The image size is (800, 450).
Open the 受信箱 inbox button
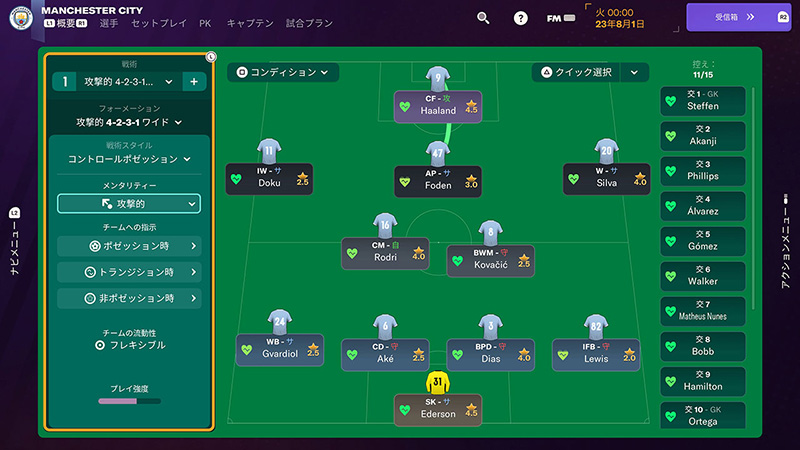click(x=737, y=17)
